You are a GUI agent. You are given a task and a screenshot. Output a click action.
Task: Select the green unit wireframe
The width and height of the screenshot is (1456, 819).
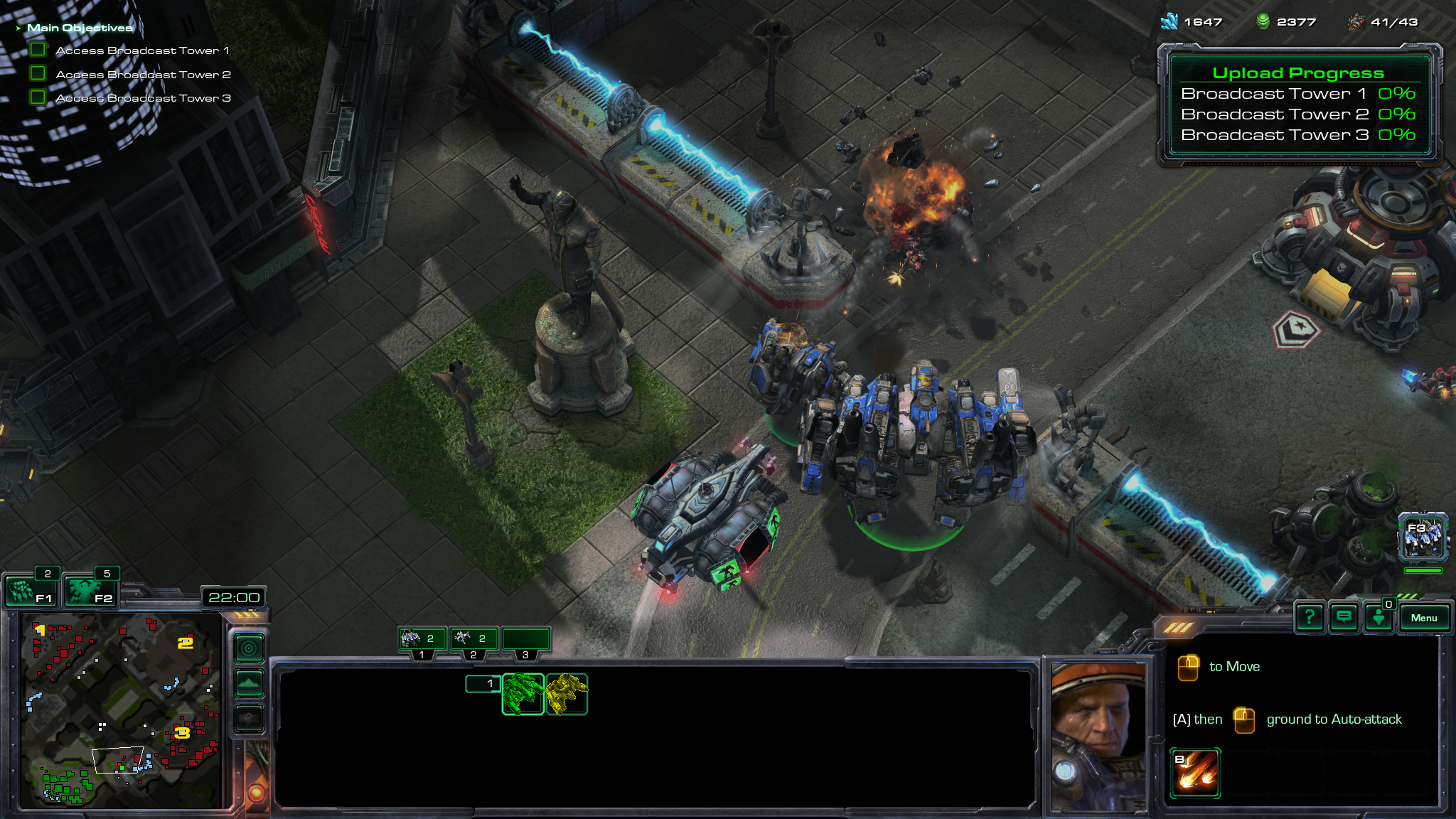tap(523, 694)
